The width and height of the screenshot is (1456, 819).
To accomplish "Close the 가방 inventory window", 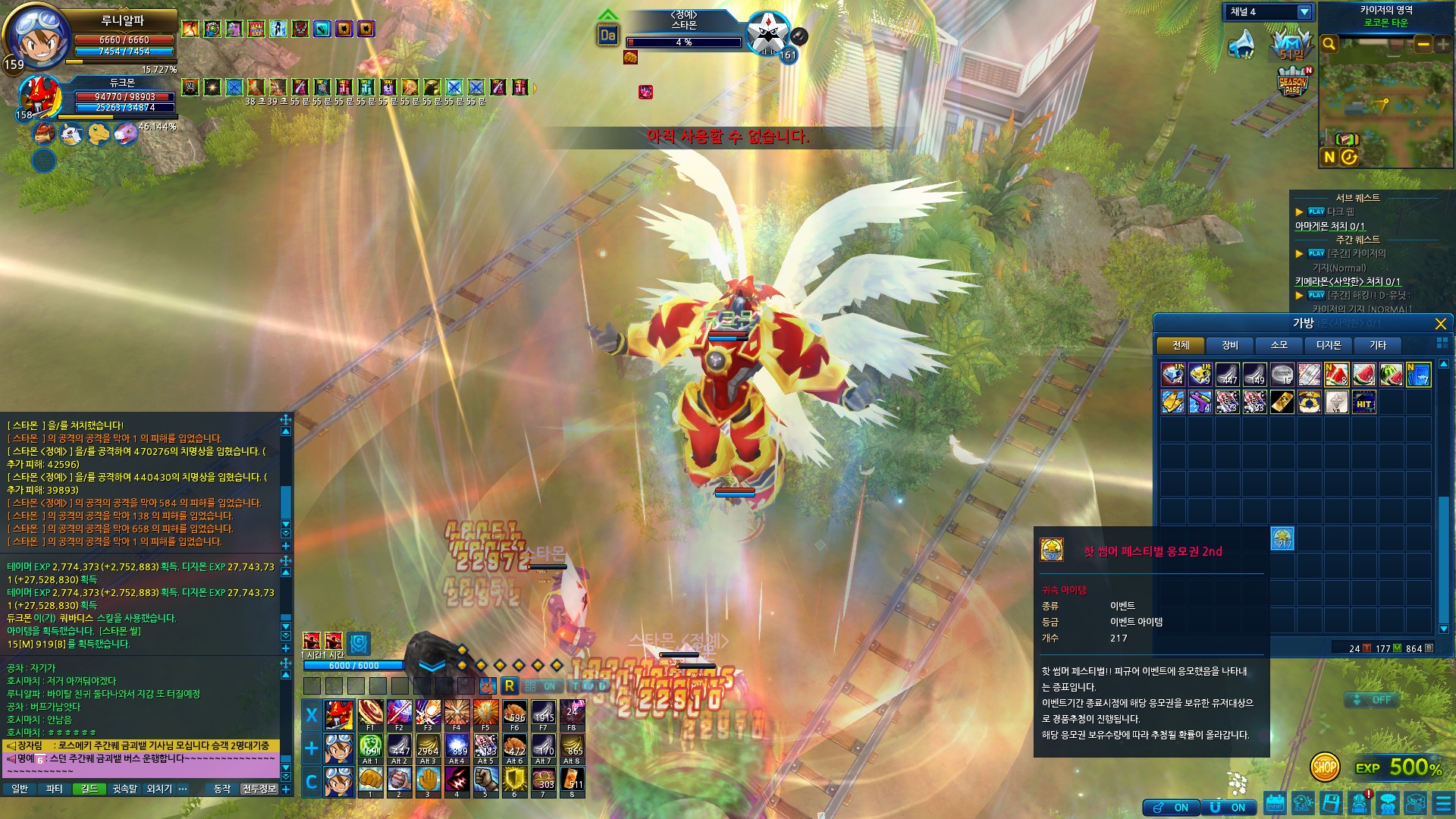I will 1440,324.
